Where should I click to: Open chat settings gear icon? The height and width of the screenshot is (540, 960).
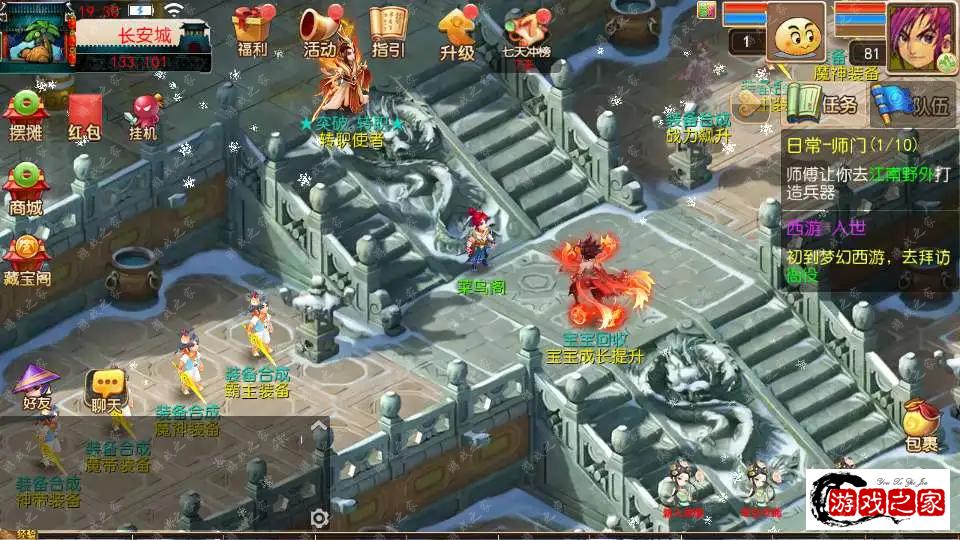(319, 517)
